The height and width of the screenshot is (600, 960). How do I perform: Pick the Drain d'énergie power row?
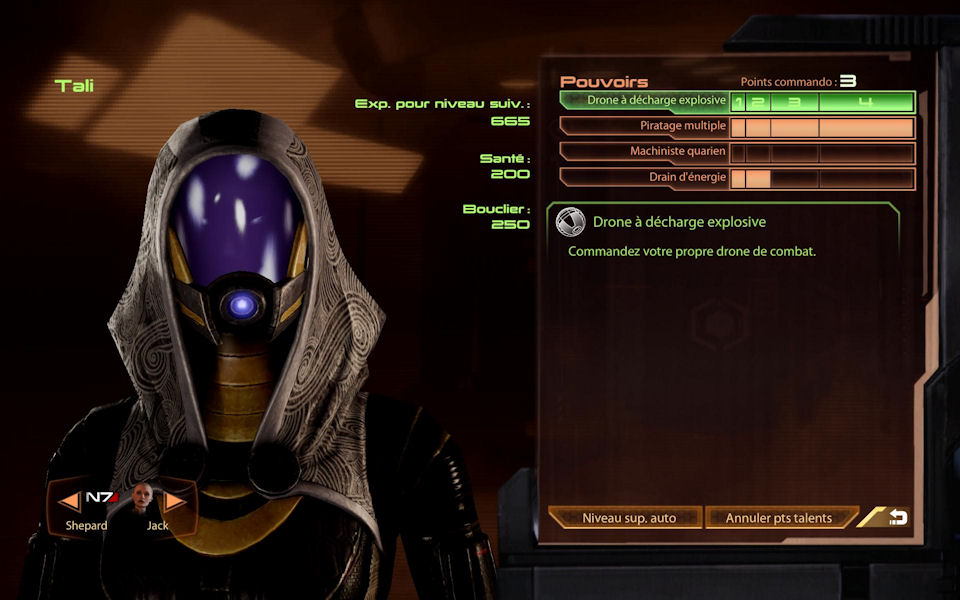click(645, 178)
